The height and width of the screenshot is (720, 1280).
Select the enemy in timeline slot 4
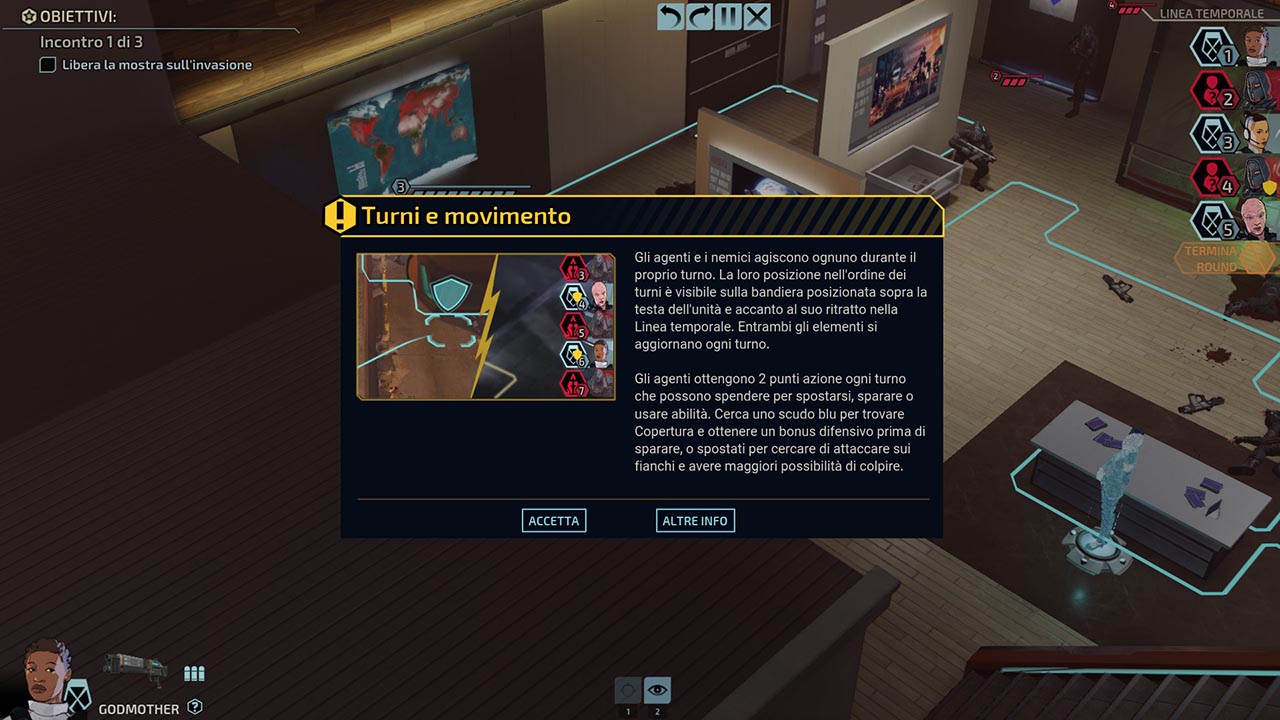[1232, 177]
